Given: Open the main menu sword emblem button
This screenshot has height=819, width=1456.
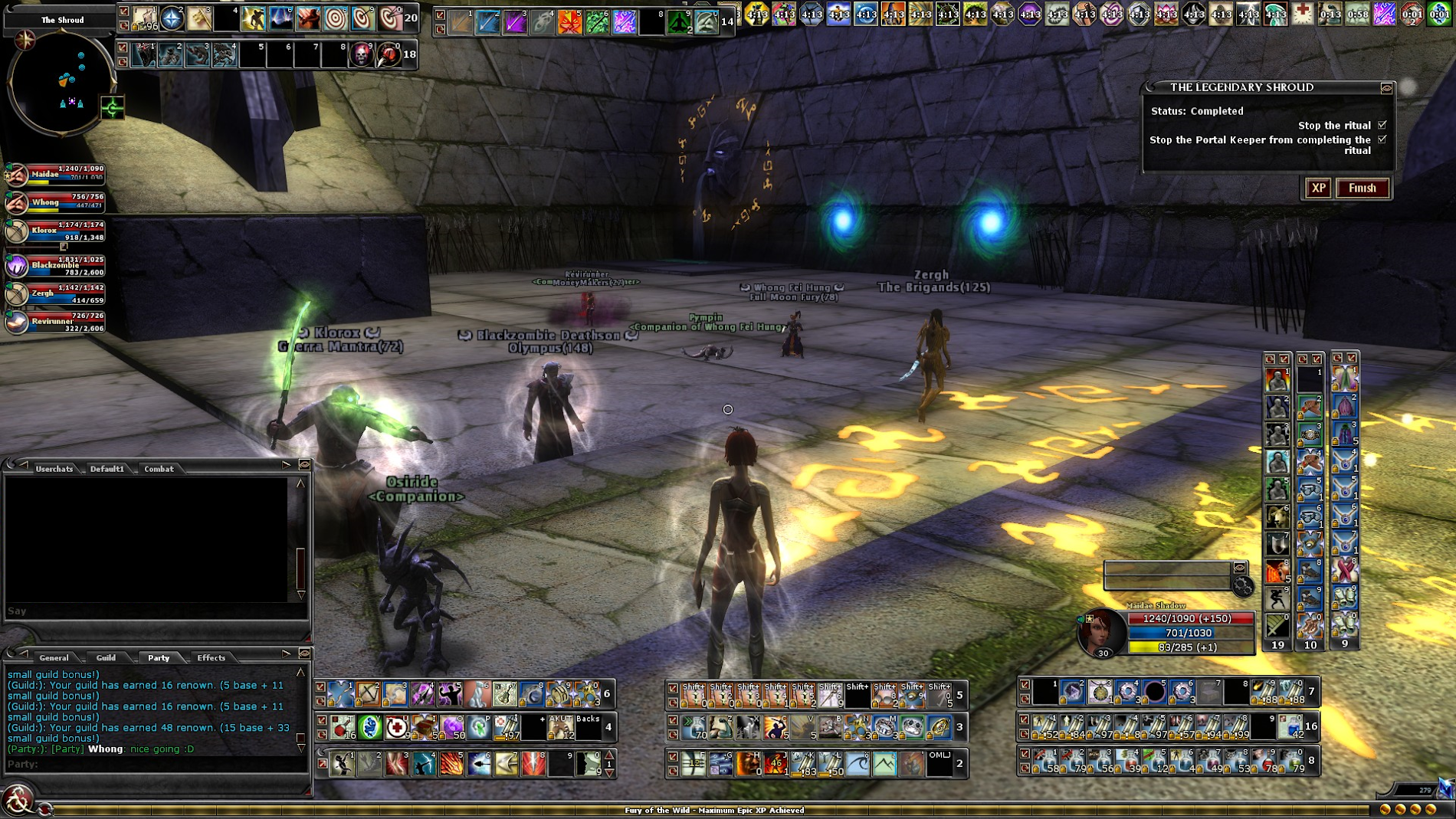Looking at the screenshot, I should (x=17, y=800).
